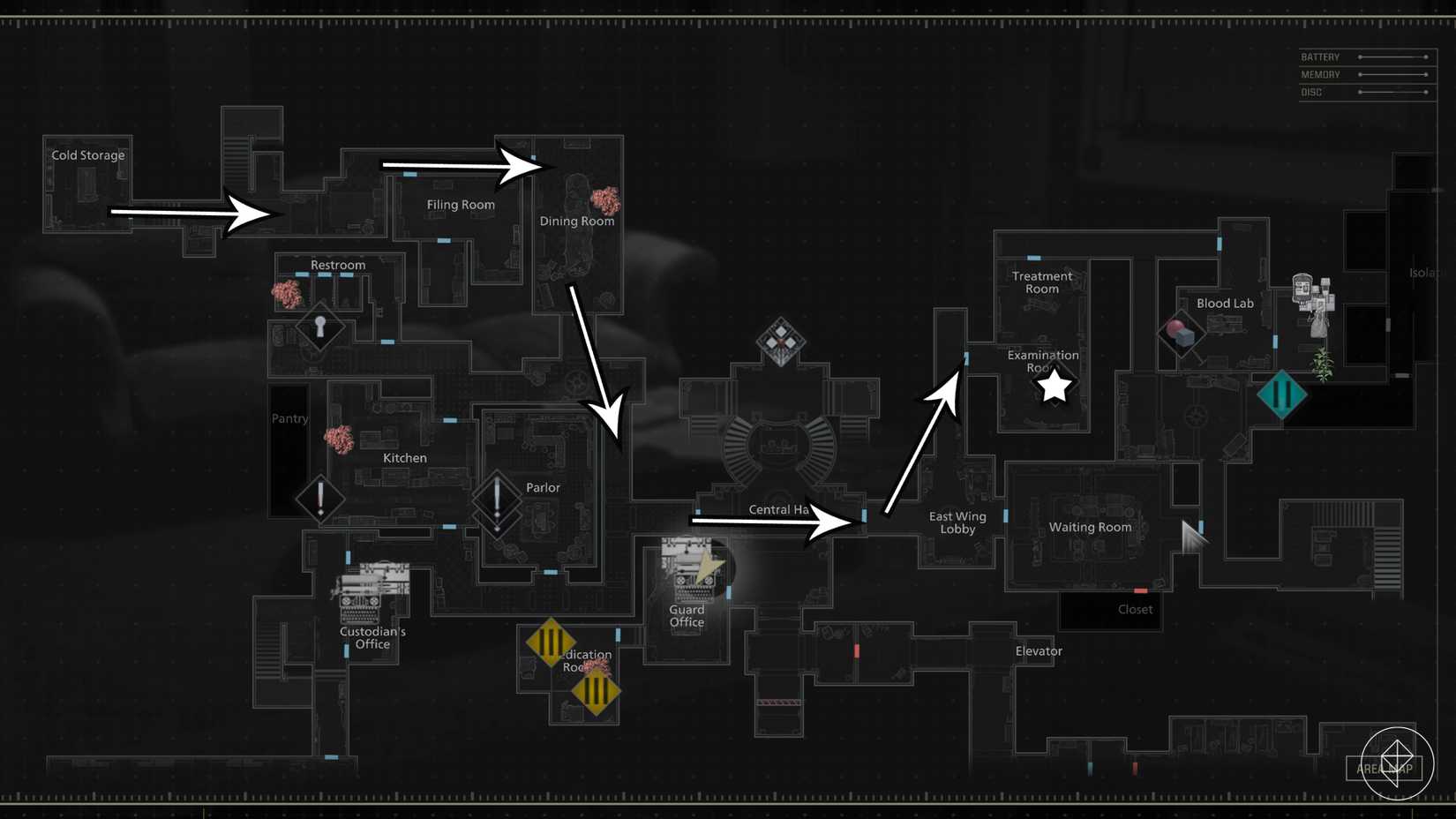
Task: Select the gem item icon near the Blood Lab
Action: (x=1180, y=333)
